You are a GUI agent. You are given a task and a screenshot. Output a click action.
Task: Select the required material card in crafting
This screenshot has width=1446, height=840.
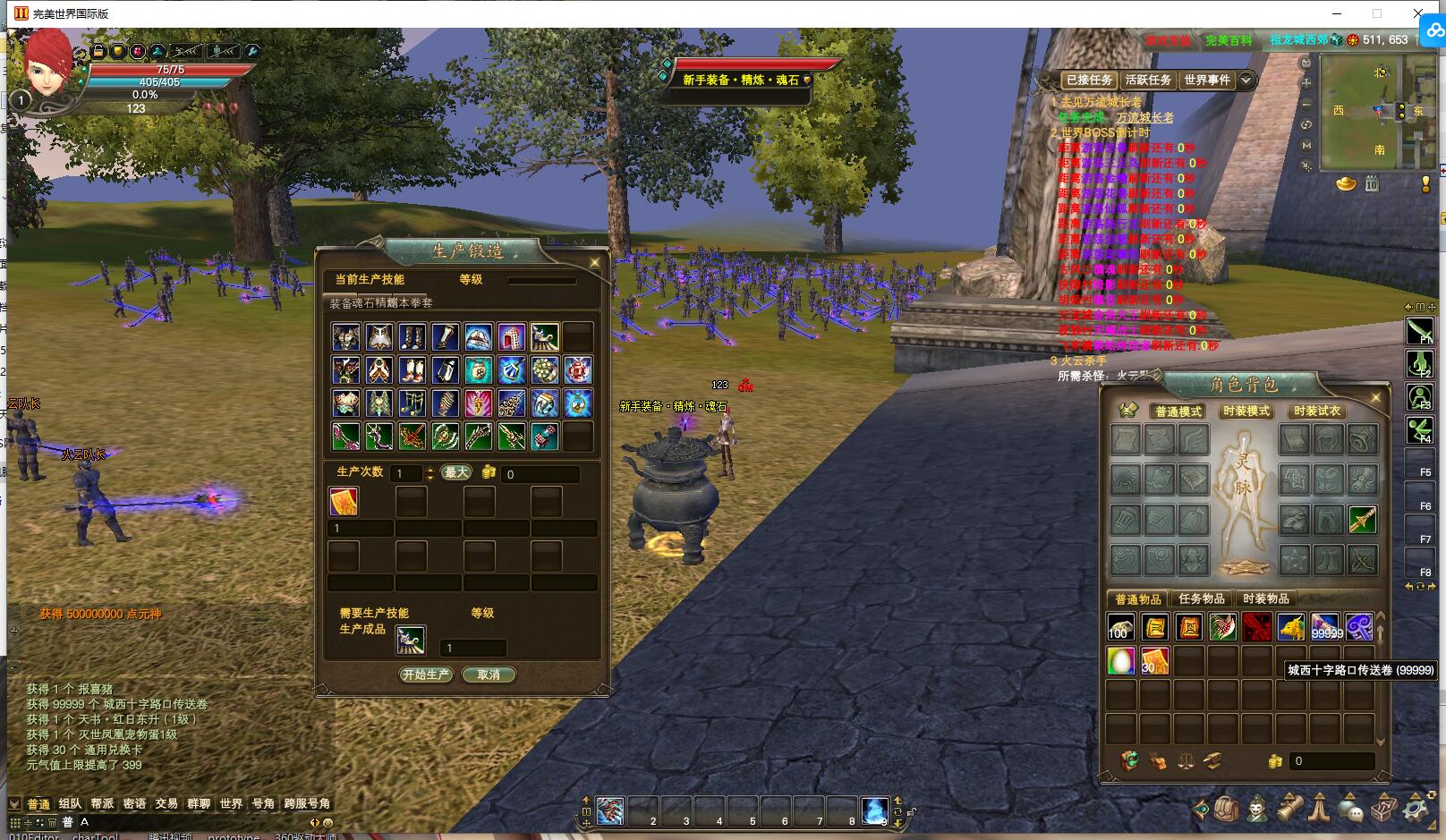[344, 502]
